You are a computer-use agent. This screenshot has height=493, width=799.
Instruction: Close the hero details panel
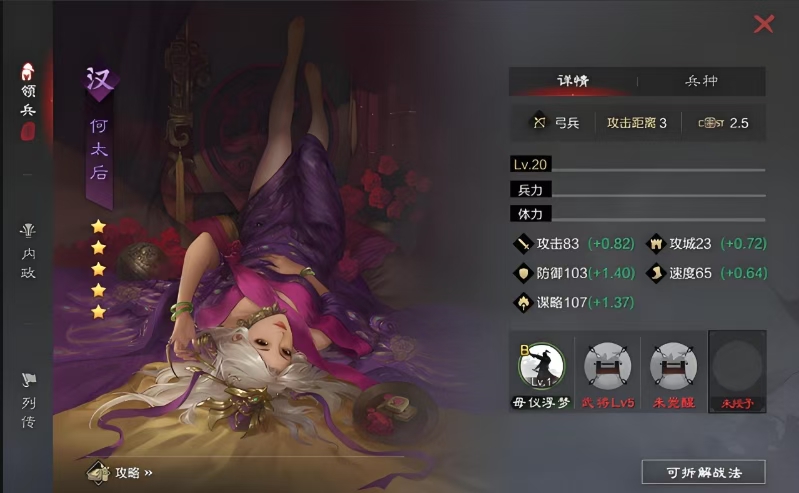pyautogui.click(x=764, y=24)
